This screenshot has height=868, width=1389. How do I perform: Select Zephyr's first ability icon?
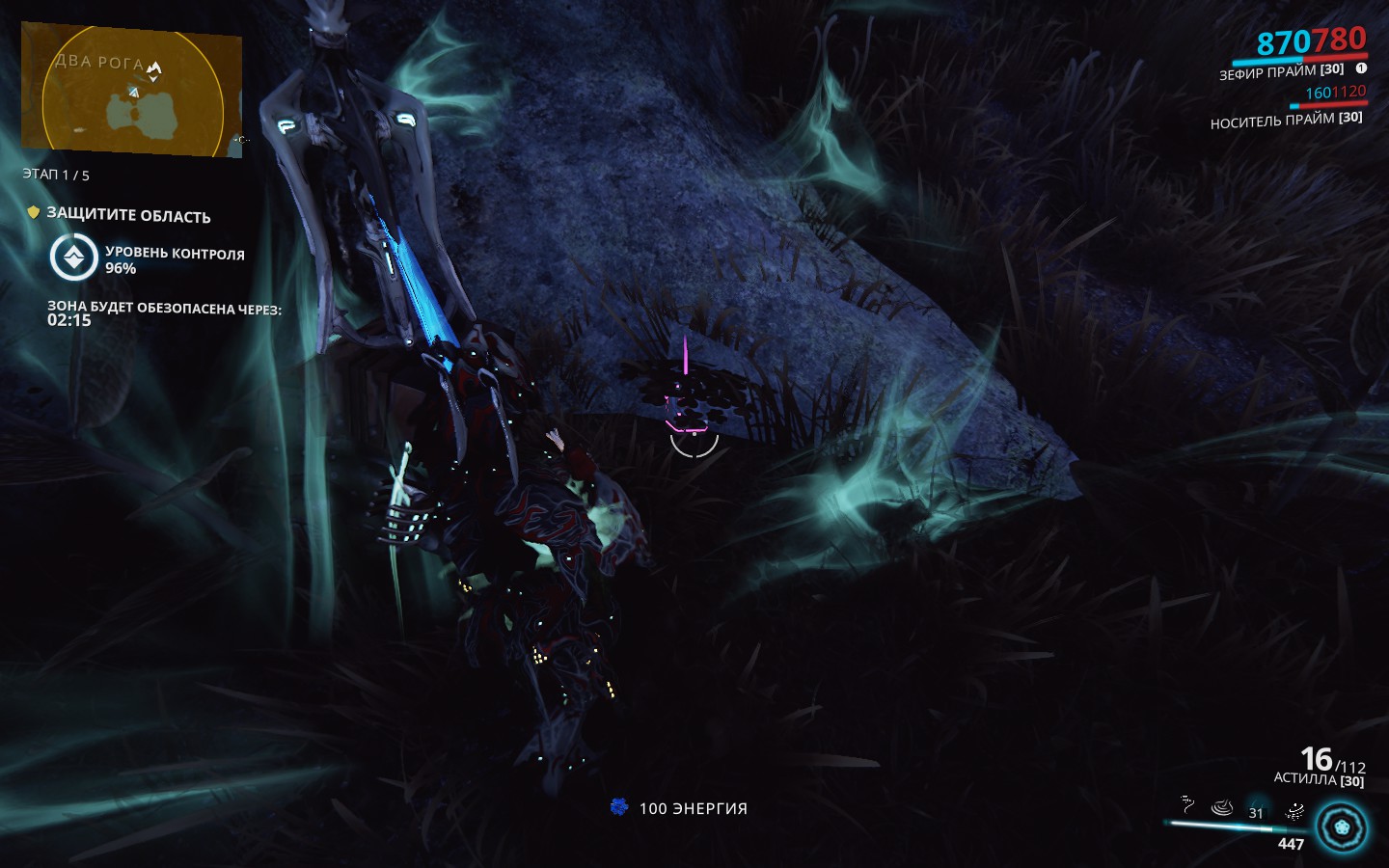point(1186,804)
